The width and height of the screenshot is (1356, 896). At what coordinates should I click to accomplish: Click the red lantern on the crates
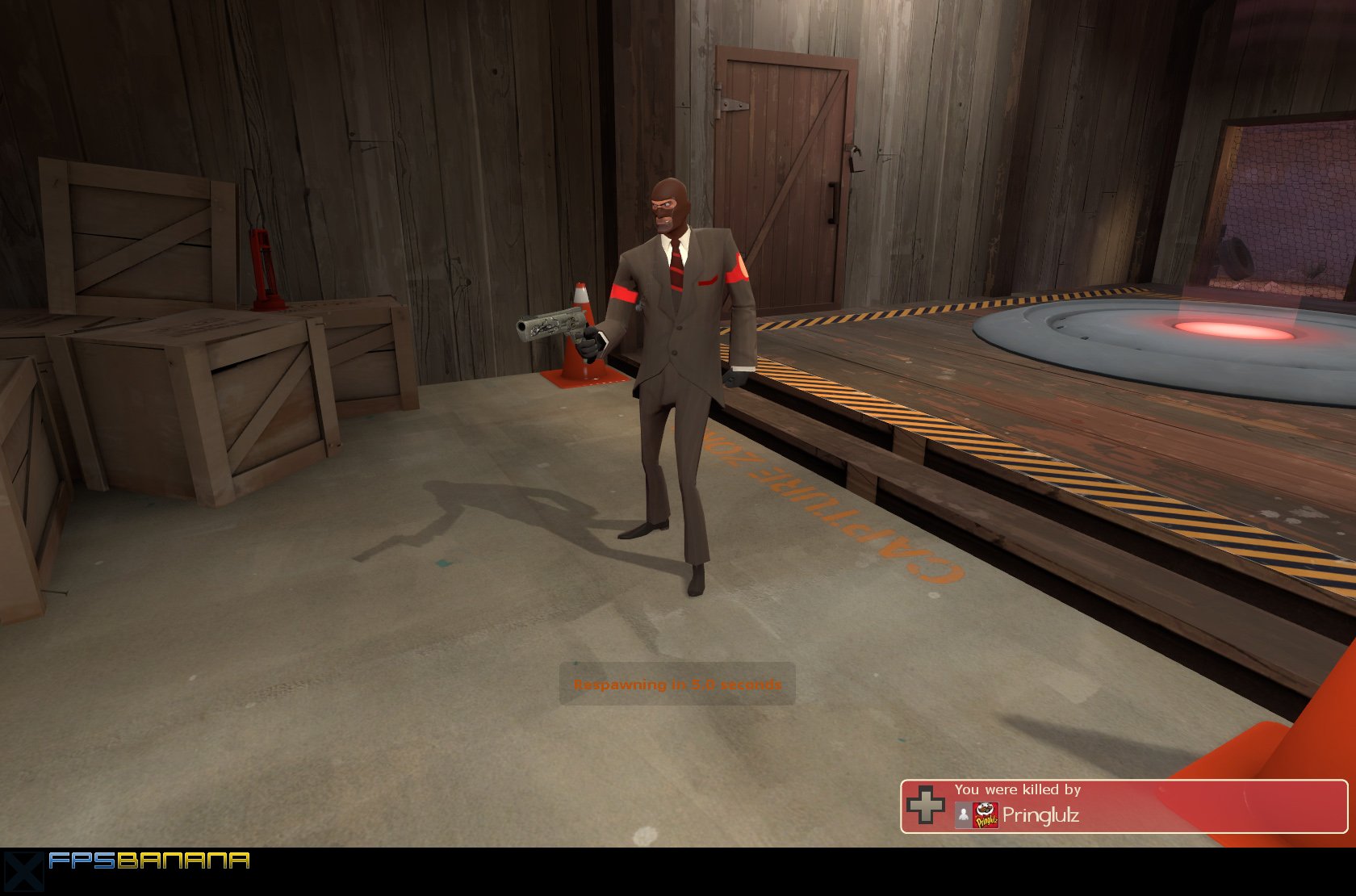click(264, 266)
